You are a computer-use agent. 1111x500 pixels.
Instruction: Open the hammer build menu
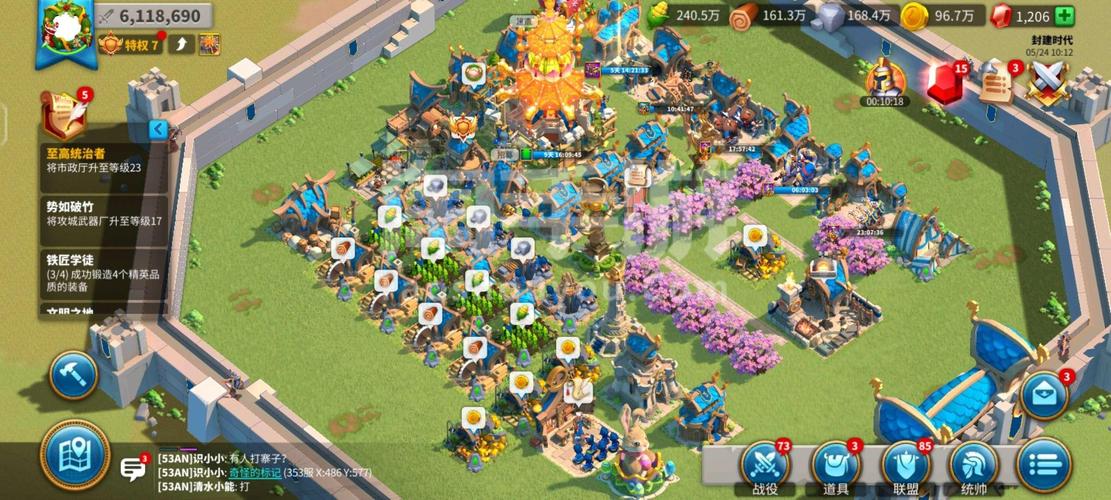(x=73, y=375)
